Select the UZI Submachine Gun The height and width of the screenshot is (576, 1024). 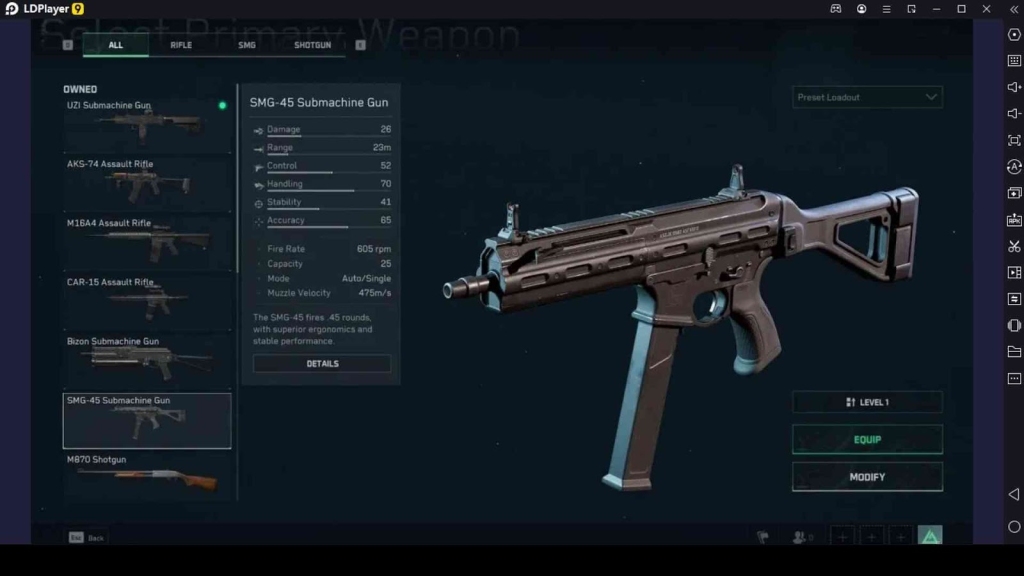[147, 125]
